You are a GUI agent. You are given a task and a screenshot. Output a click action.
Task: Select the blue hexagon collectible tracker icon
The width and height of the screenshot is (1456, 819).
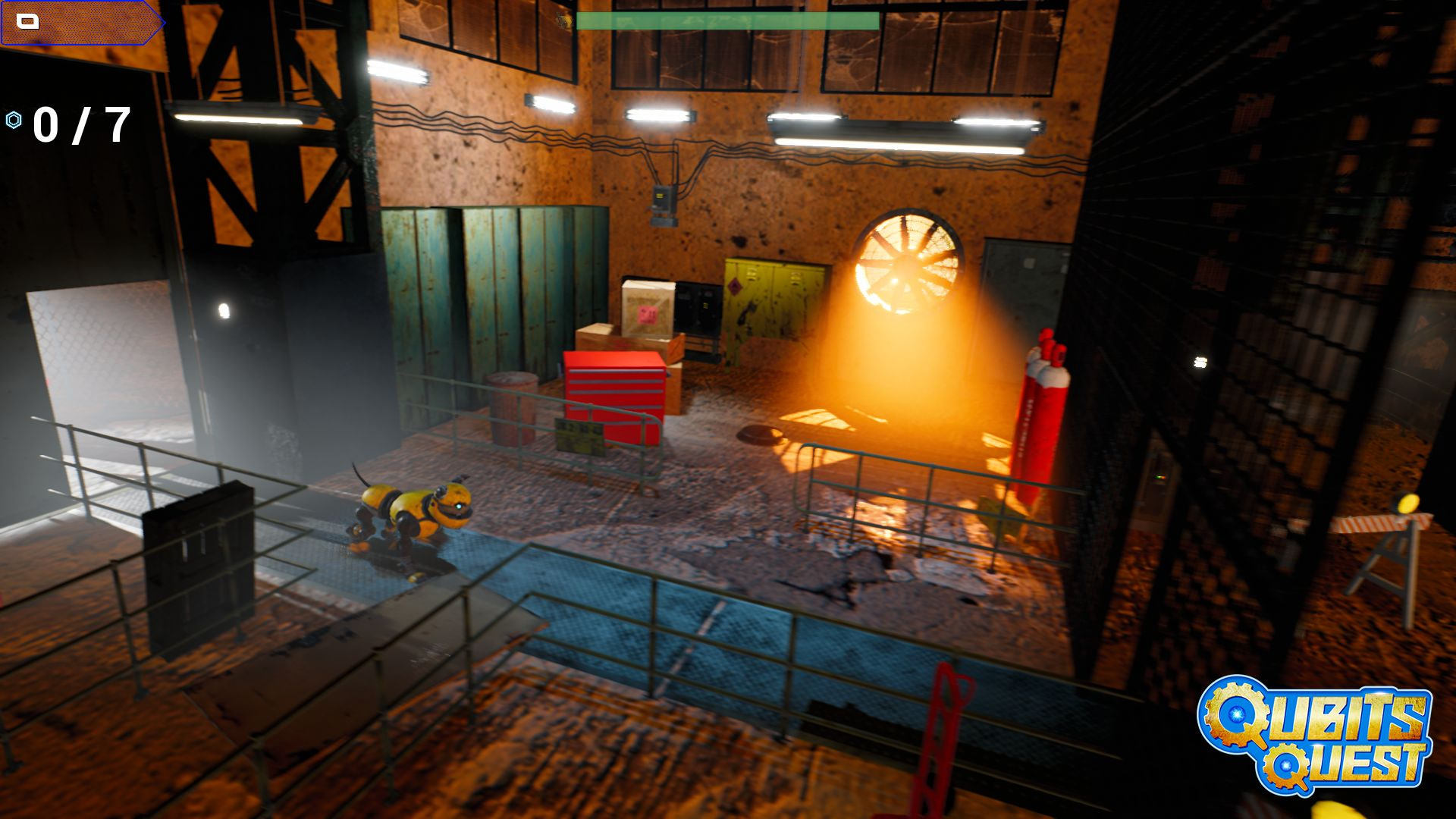coord(14,120)
